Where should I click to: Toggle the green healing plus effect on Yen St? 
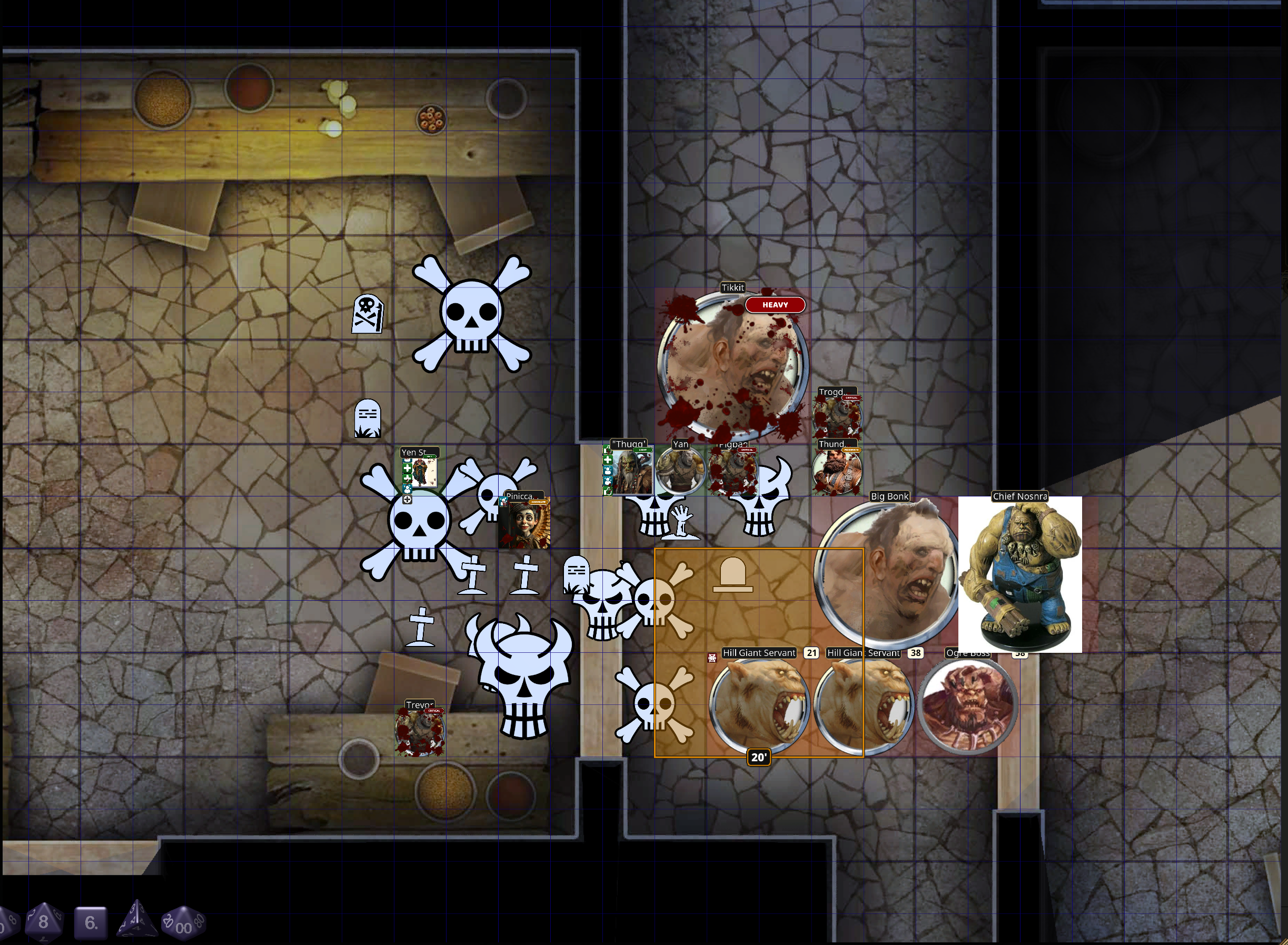[x=408, y=469]
